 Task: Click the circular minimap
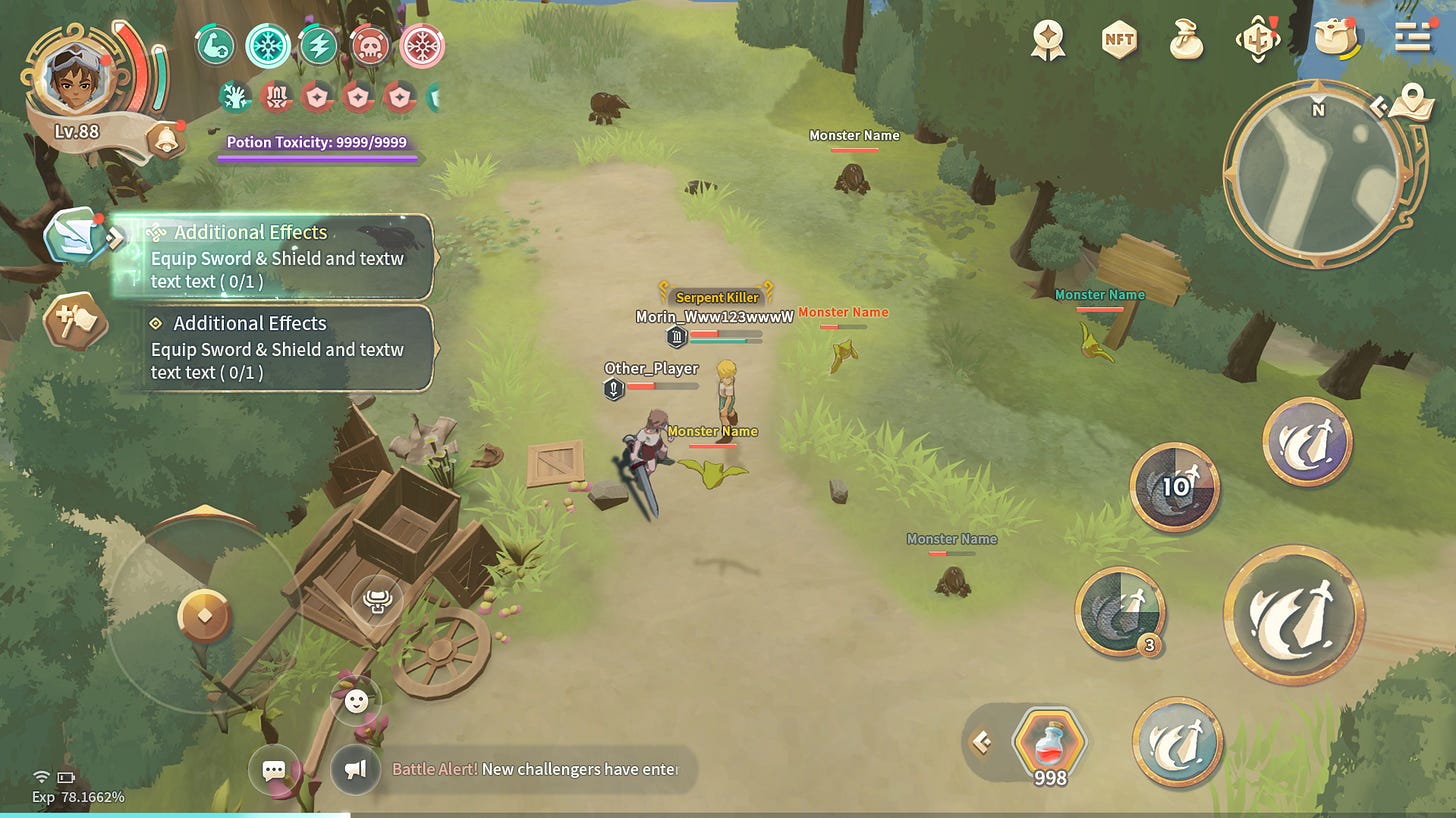tap(1311, 173)
